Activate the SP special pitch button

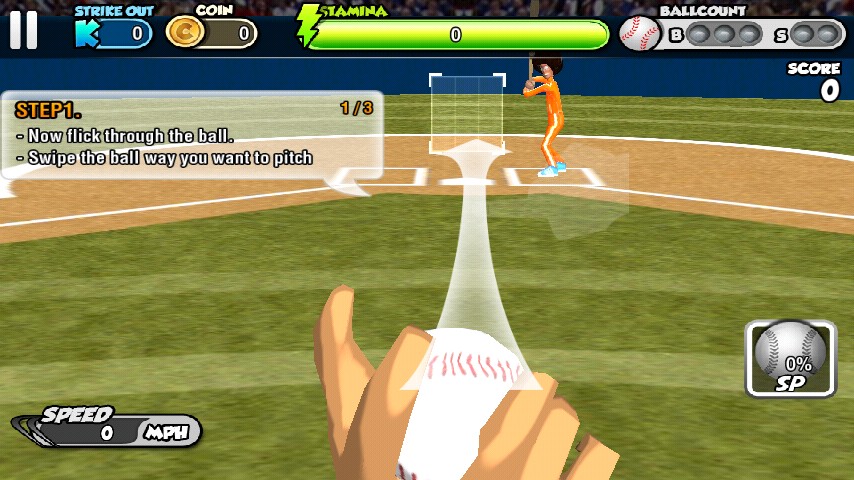[790, 358]
